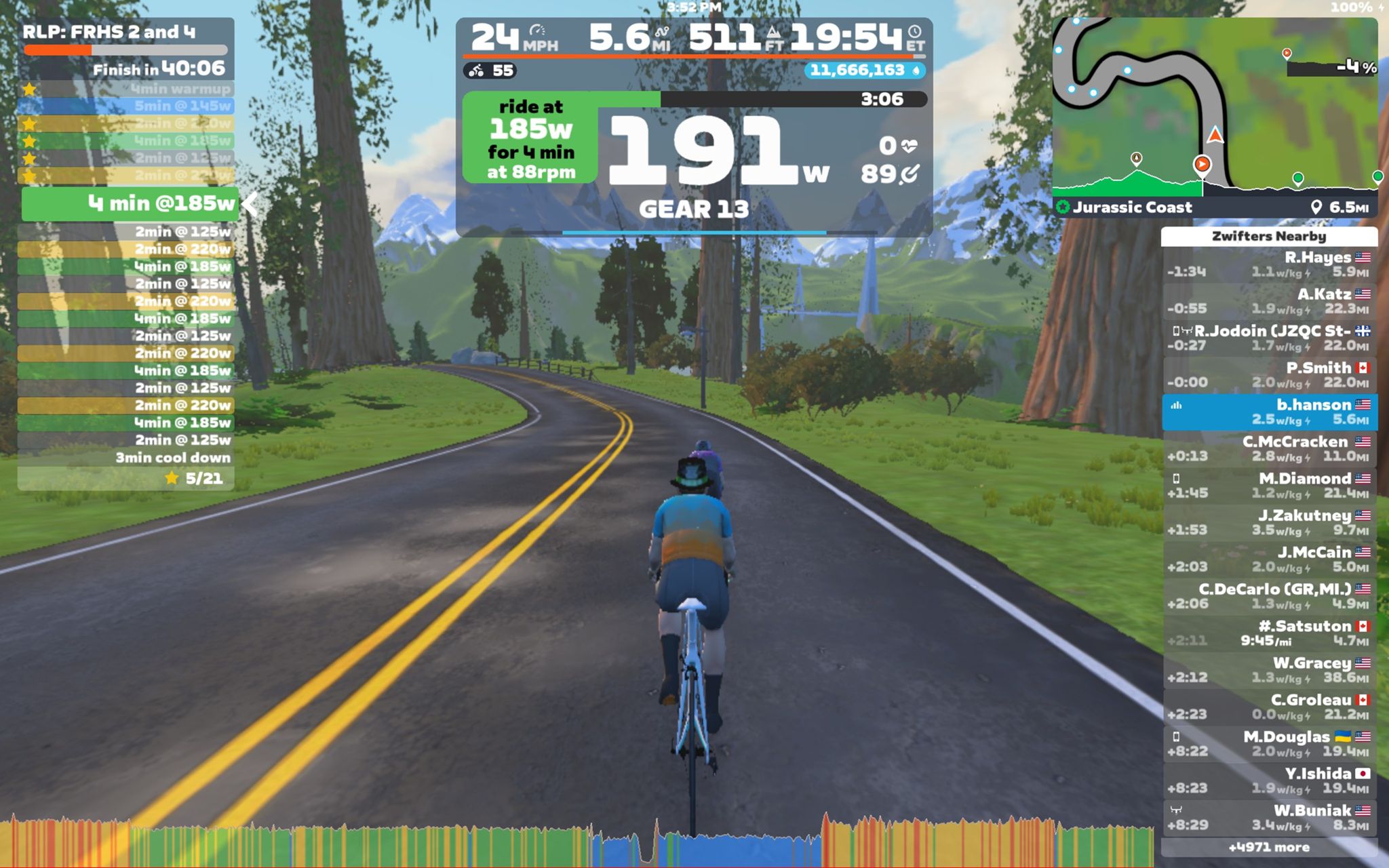The width and height of the screenshot is (1389, 868).
Task: Expand the '+4971 more' riders entry
Action: point(1268,847)
